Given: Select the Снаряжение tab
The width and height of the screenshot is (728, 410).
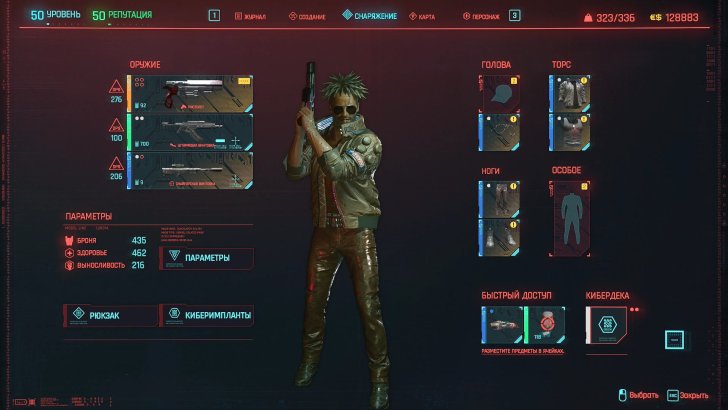Looking at the screenshot, I should point(370,16).
